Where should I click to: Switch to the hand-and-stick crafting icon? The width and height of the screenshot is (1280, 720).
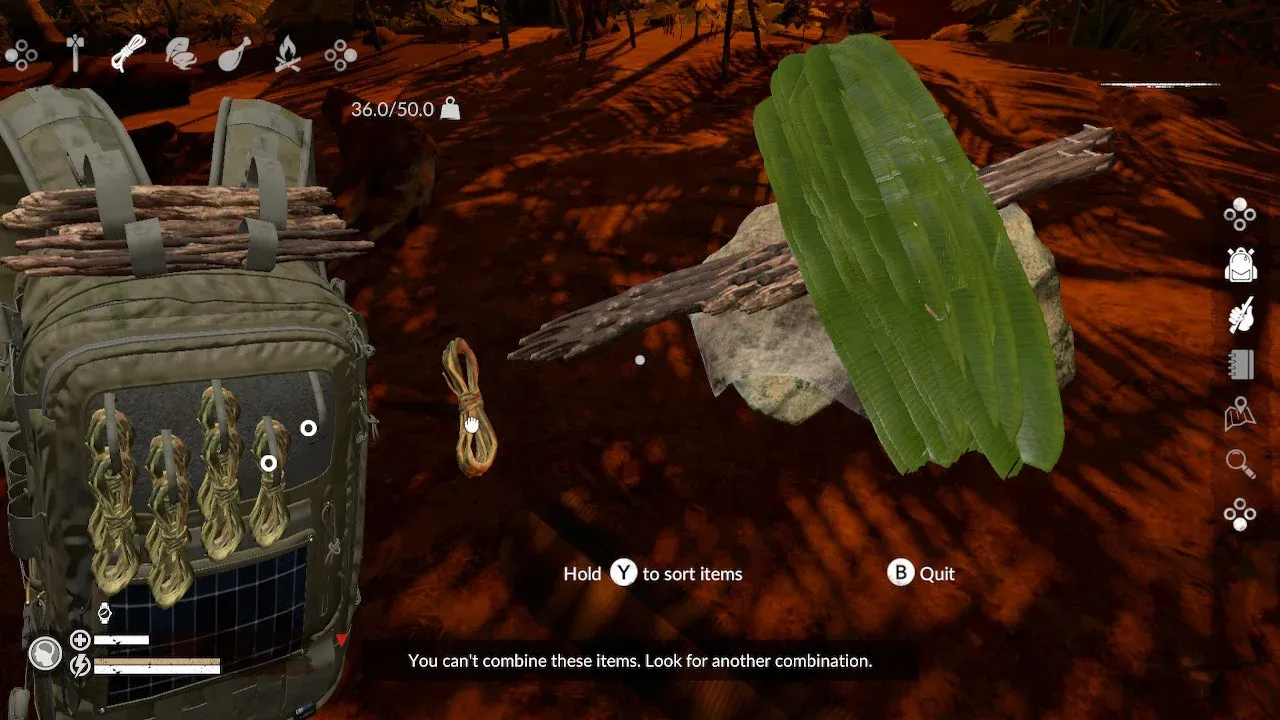1241,316
